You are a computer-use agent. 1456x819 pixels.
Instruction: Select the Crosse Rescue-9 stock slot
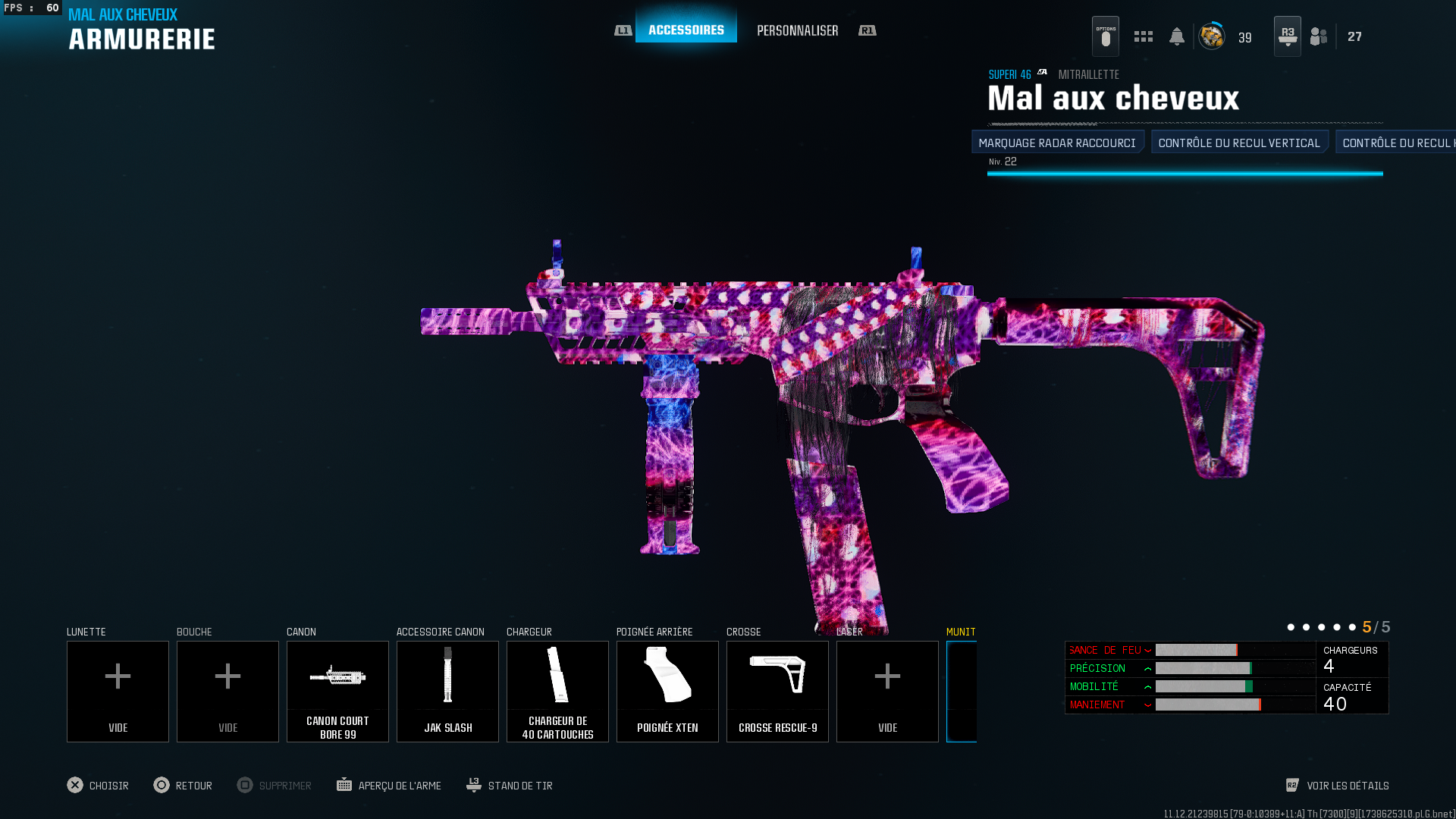coord(777,691)
